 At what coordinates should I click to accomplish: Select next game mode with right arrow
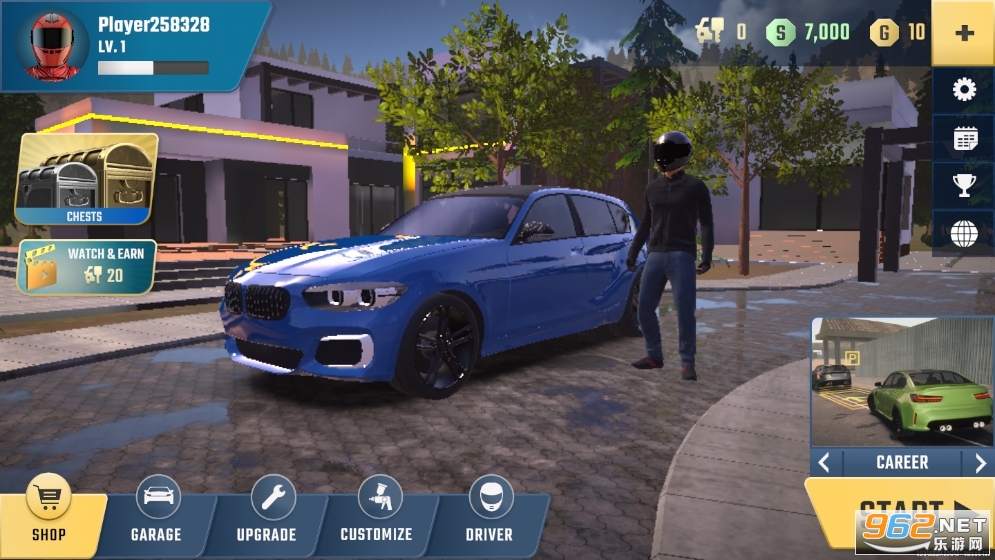pyautogui.click(x=980, y=463)
